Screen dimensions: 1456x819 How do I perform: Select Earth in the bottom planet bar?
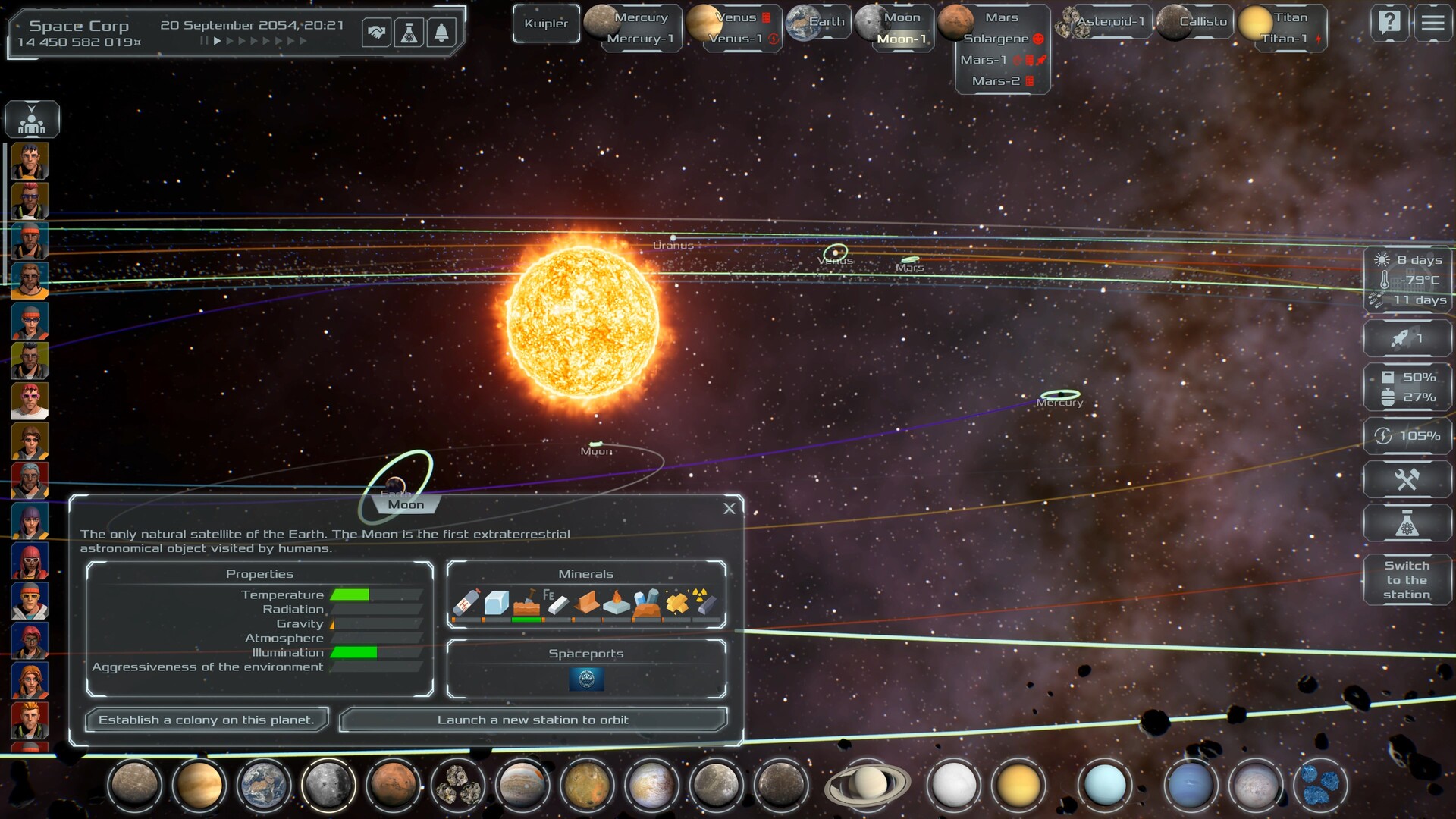coord(263,784)
